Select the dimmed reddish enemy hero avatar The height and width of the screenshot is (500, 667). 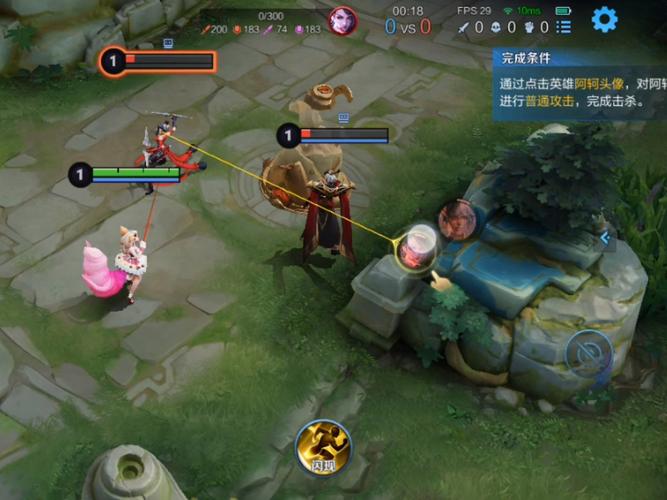457,218
